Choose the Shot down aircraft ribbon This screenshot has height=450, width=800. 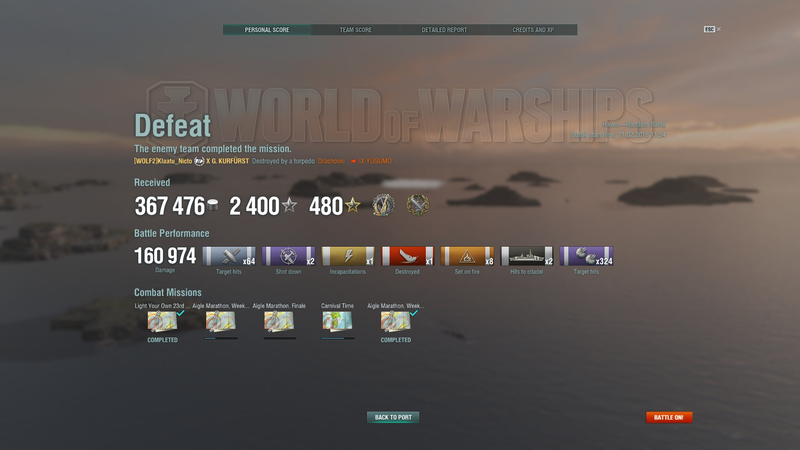288,256
